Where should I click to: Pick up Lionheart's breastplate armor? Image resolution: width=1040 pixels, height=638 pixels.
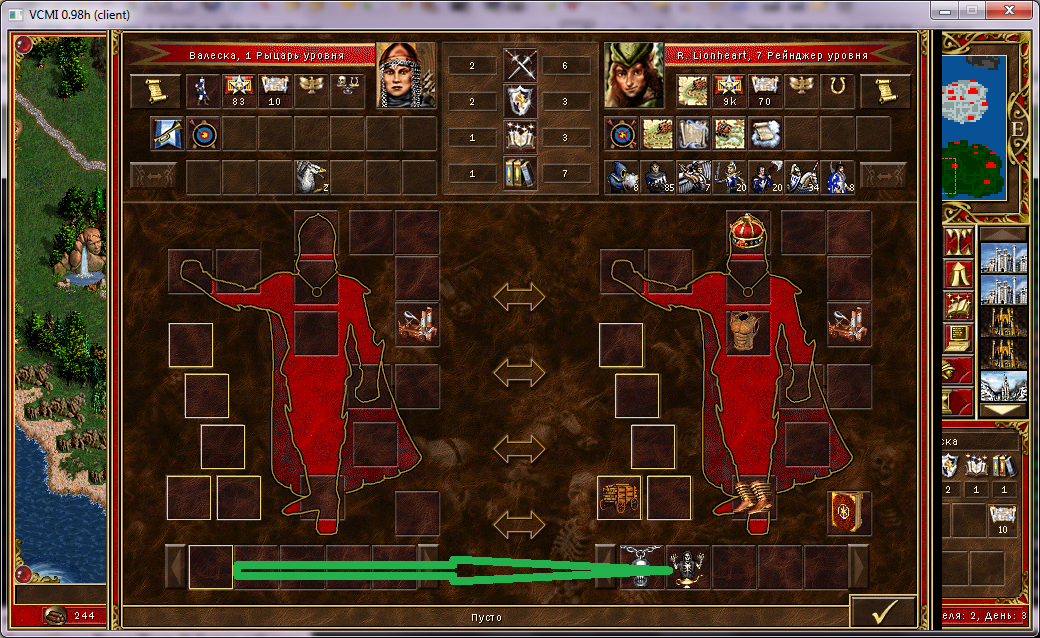click(x=747, y=332)
